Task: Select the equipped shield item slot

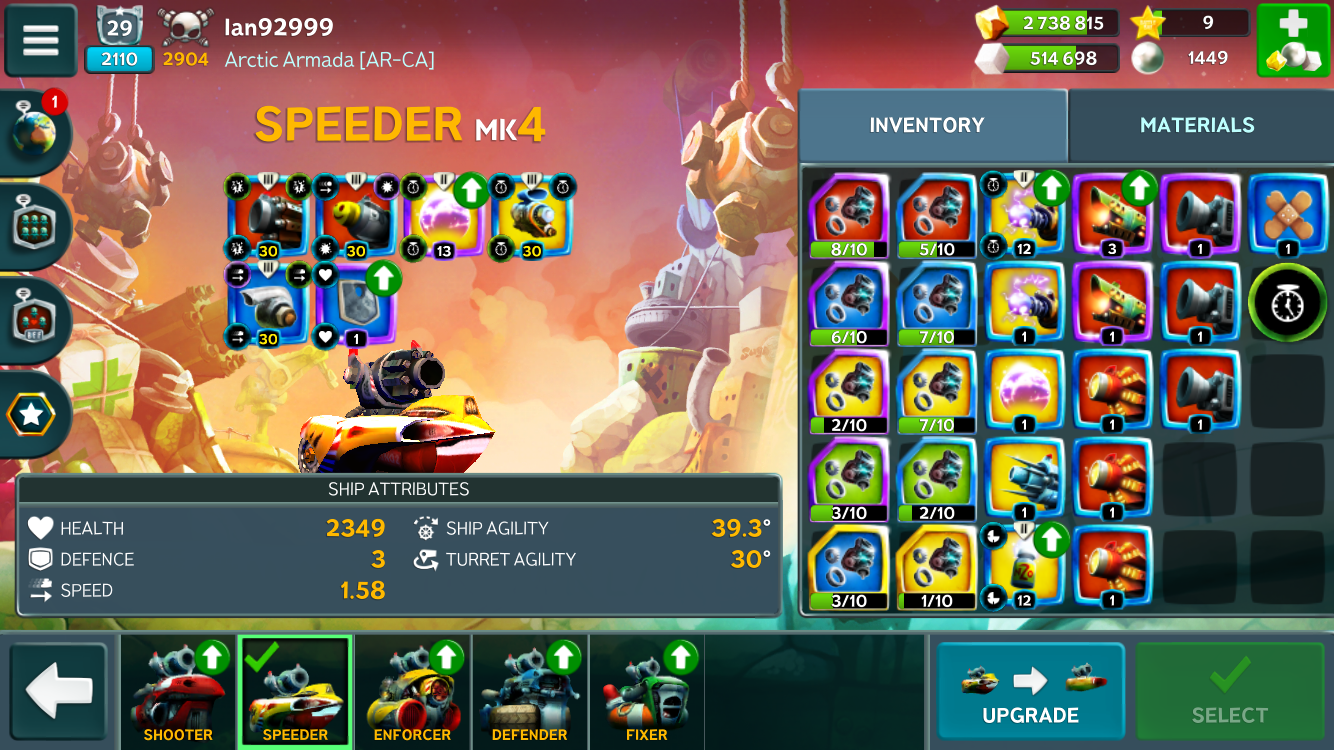Action: [355, 303]
